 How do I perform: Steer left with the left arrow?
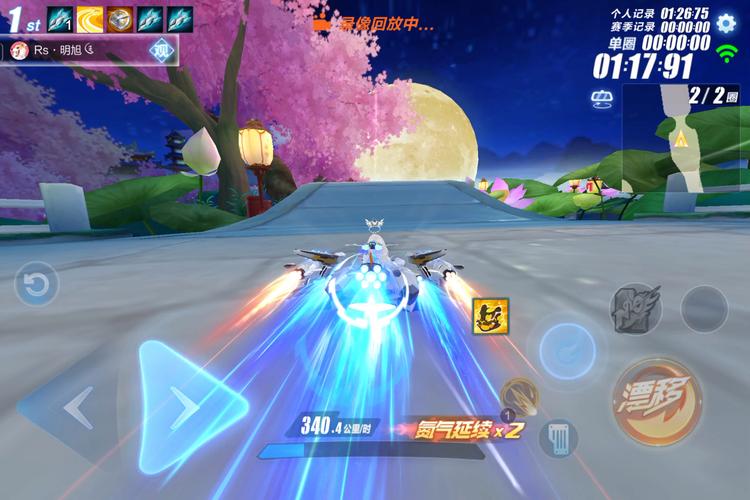(75, 407)
